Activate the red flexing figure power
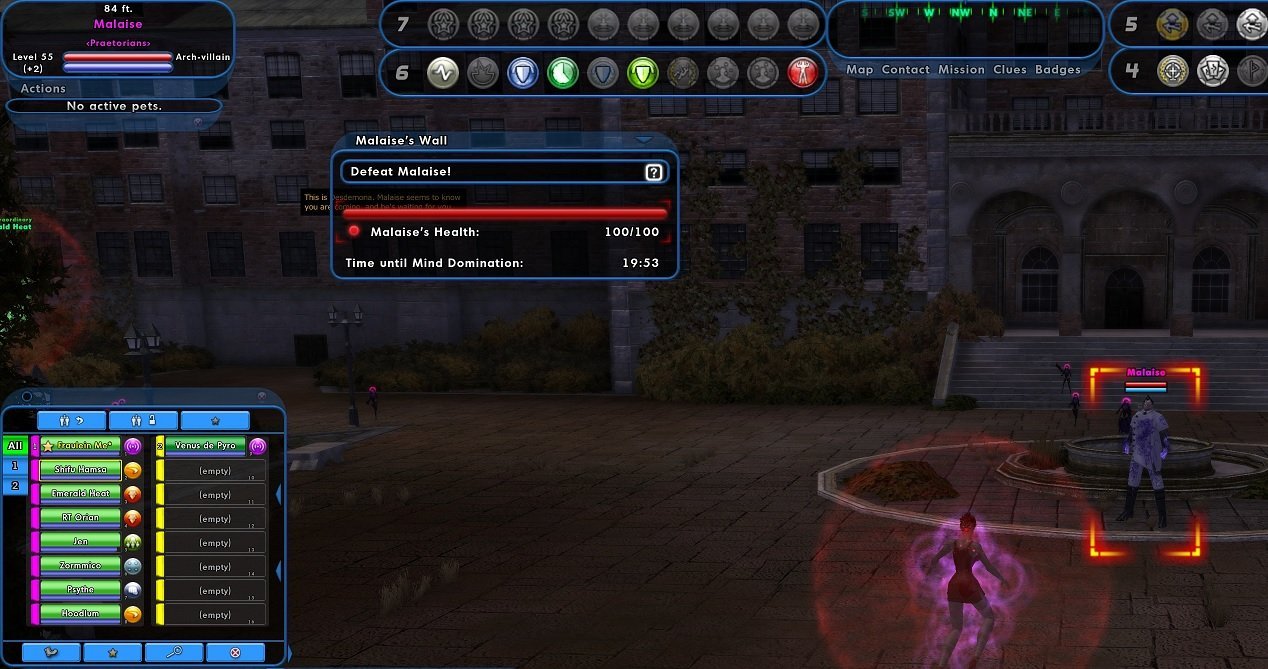The height and width of the screenshot is (669, 1268). tap(802, 72)
